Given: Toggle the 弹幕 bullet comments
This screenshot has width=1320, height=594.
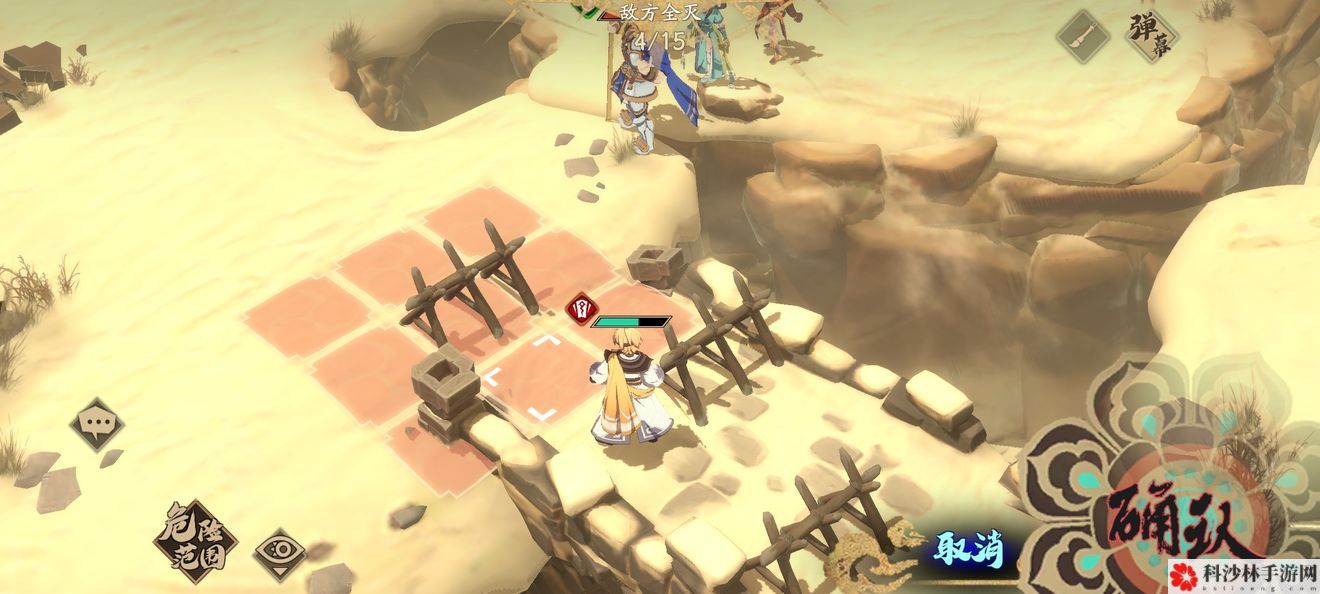Looking at the screenshot, I should [x=1150, y=35].
